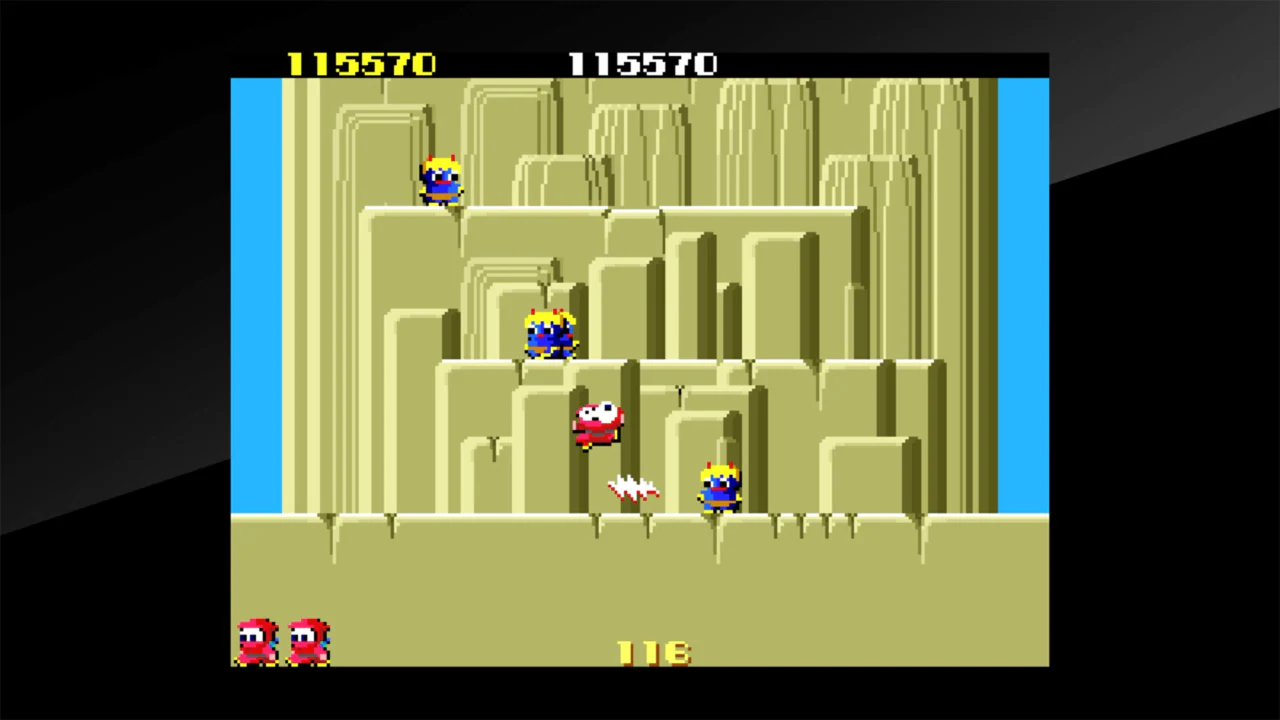This screenshot has width=1280, height=720.
Task: Click the first remaining life icon
Action: click(x=255, y=640)
